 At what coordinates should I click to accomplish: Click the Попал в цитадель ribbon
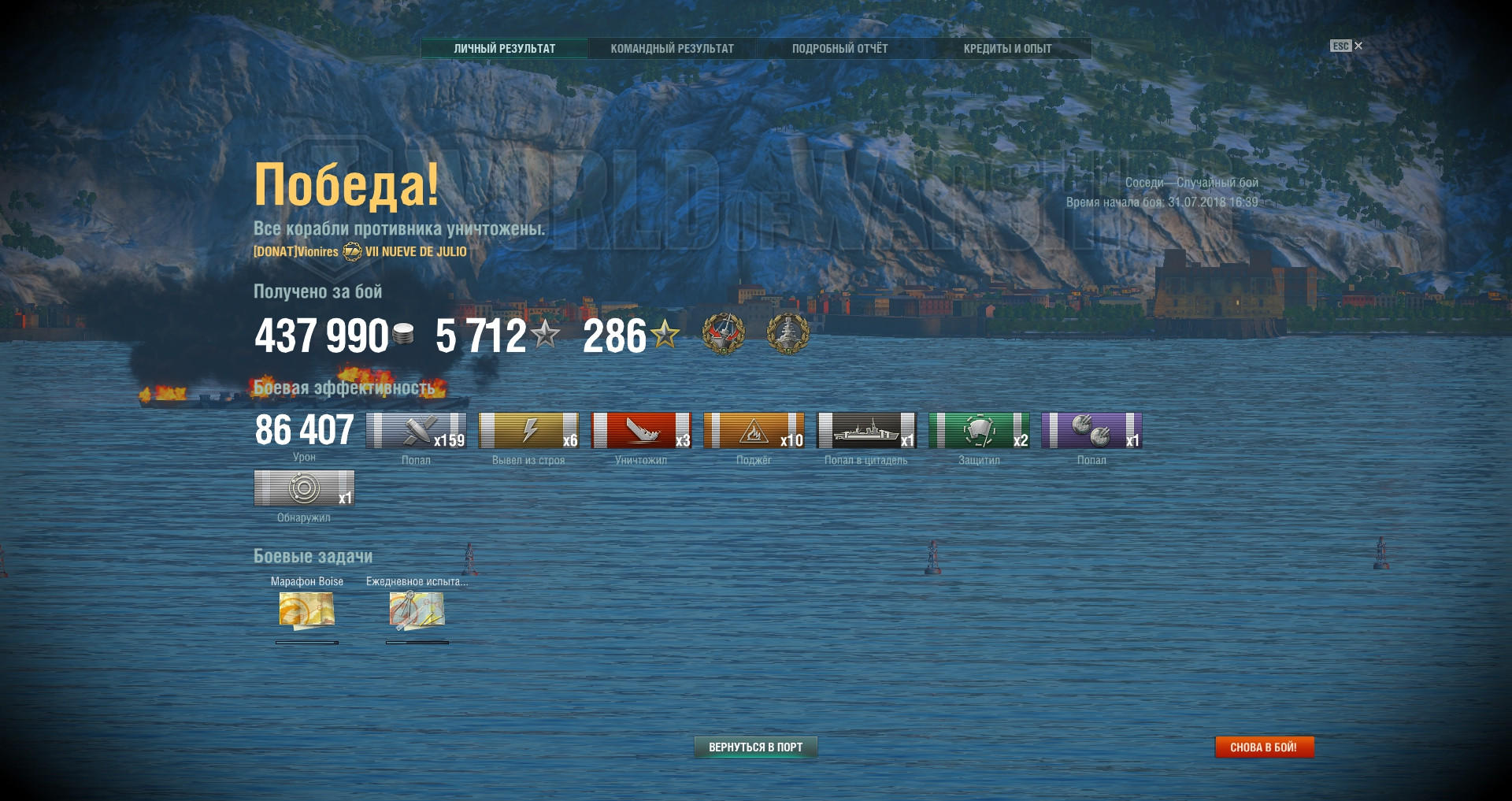[866, 430]
